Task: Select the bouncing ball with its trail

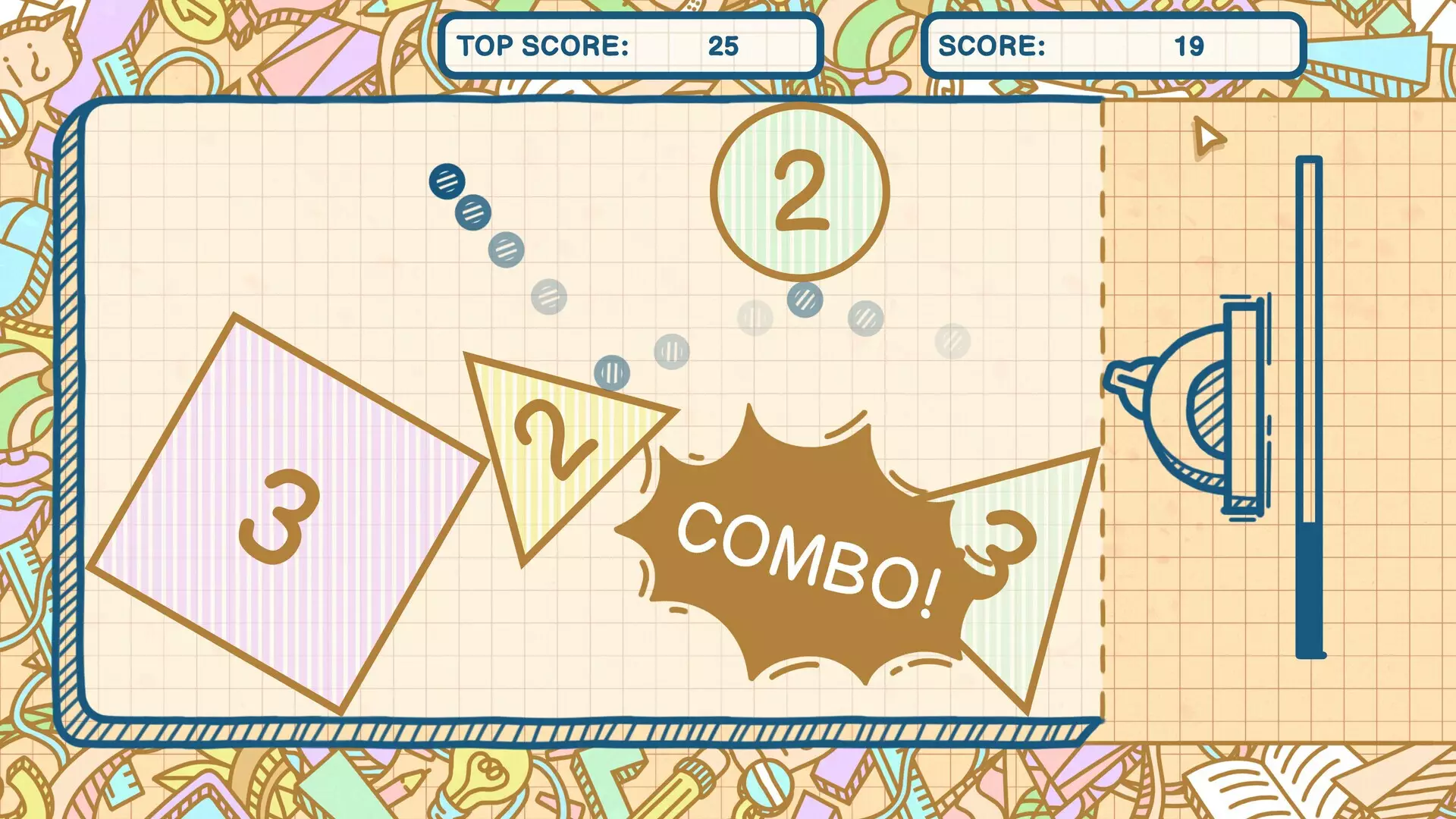Action: click(446, 182)
